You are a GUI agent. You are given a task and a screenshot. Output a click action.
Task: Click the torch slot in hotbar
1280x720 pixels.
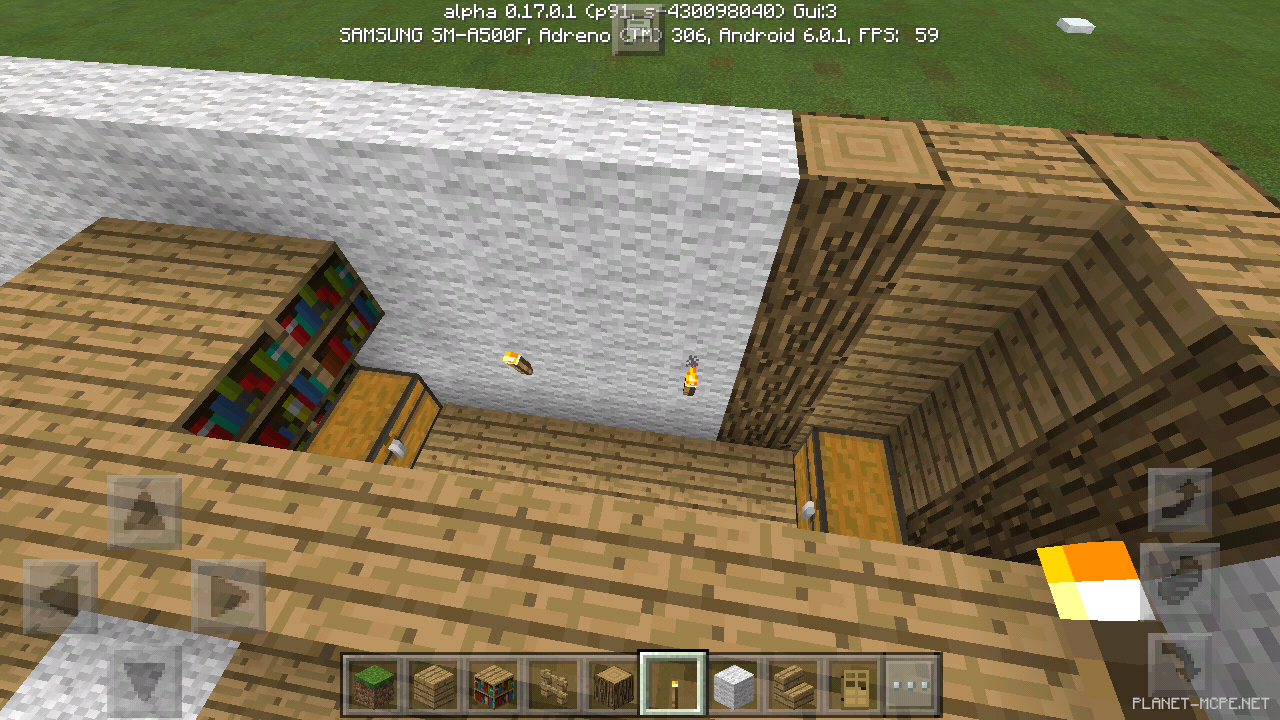(x=672, y=685)
